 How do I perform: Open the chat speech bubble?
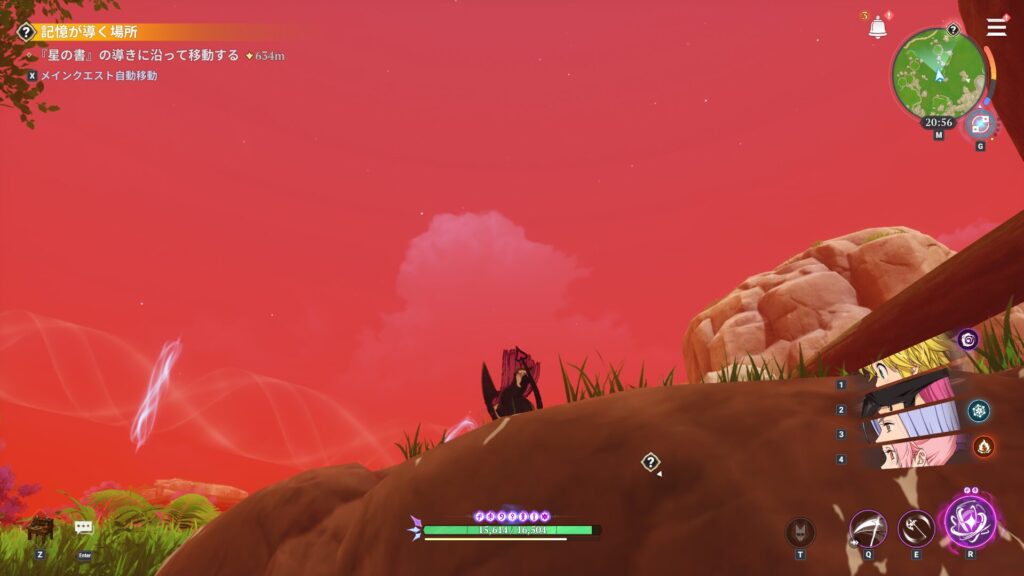pyautogui.click(x=84, y=528)
